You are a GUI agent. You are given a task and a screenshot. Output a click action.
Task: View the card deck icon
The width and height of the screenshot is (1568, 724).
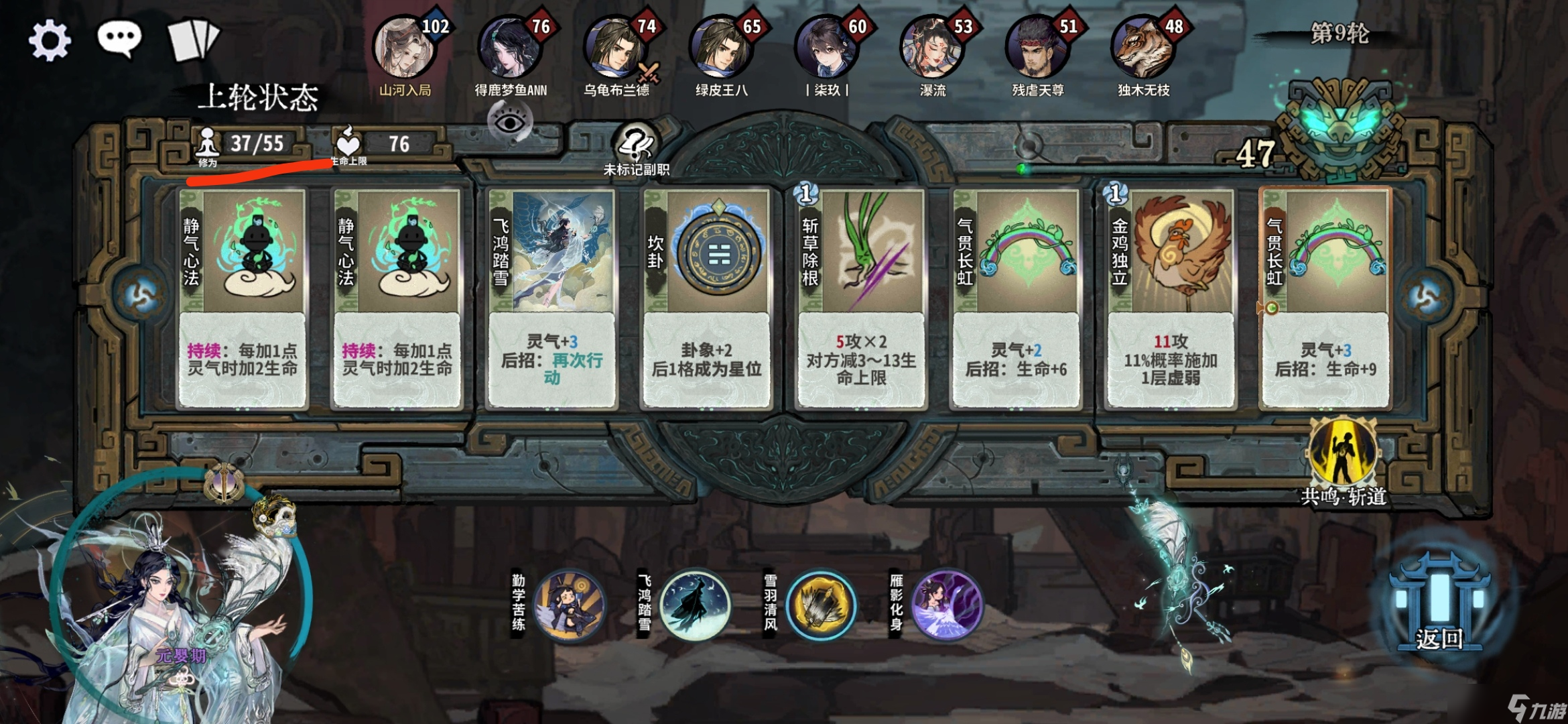pyautogui.click(x=193, y=40)
